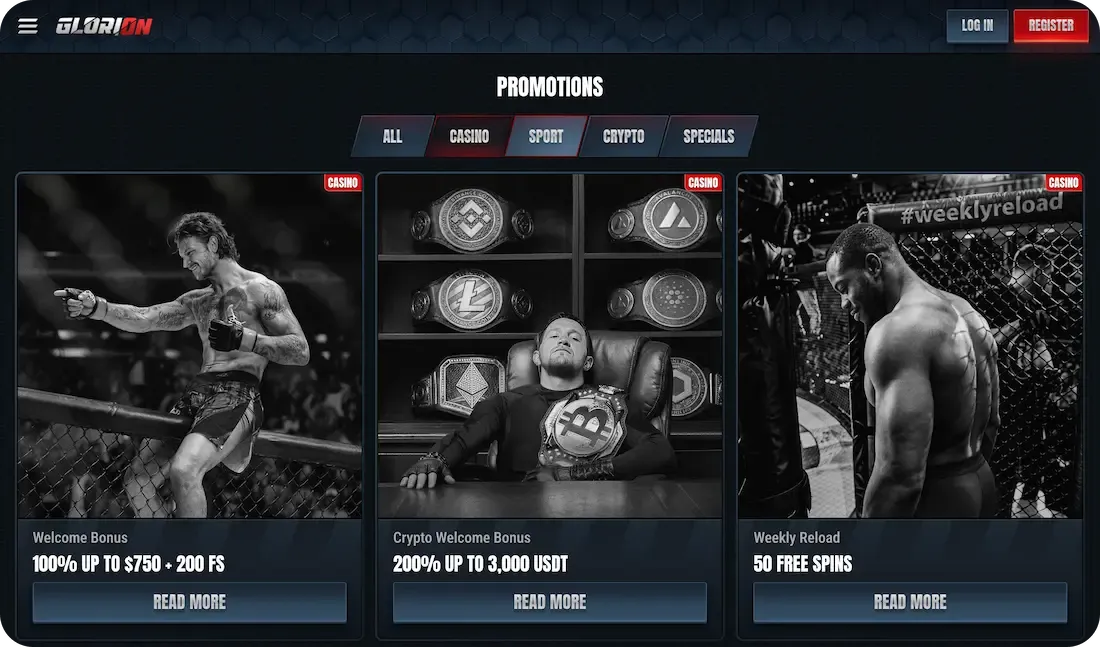Viewport: 1100px width, 647px height.
Task: Show the Crypto promotions tab
Action: pyautogui.click(x=623, y=136)
